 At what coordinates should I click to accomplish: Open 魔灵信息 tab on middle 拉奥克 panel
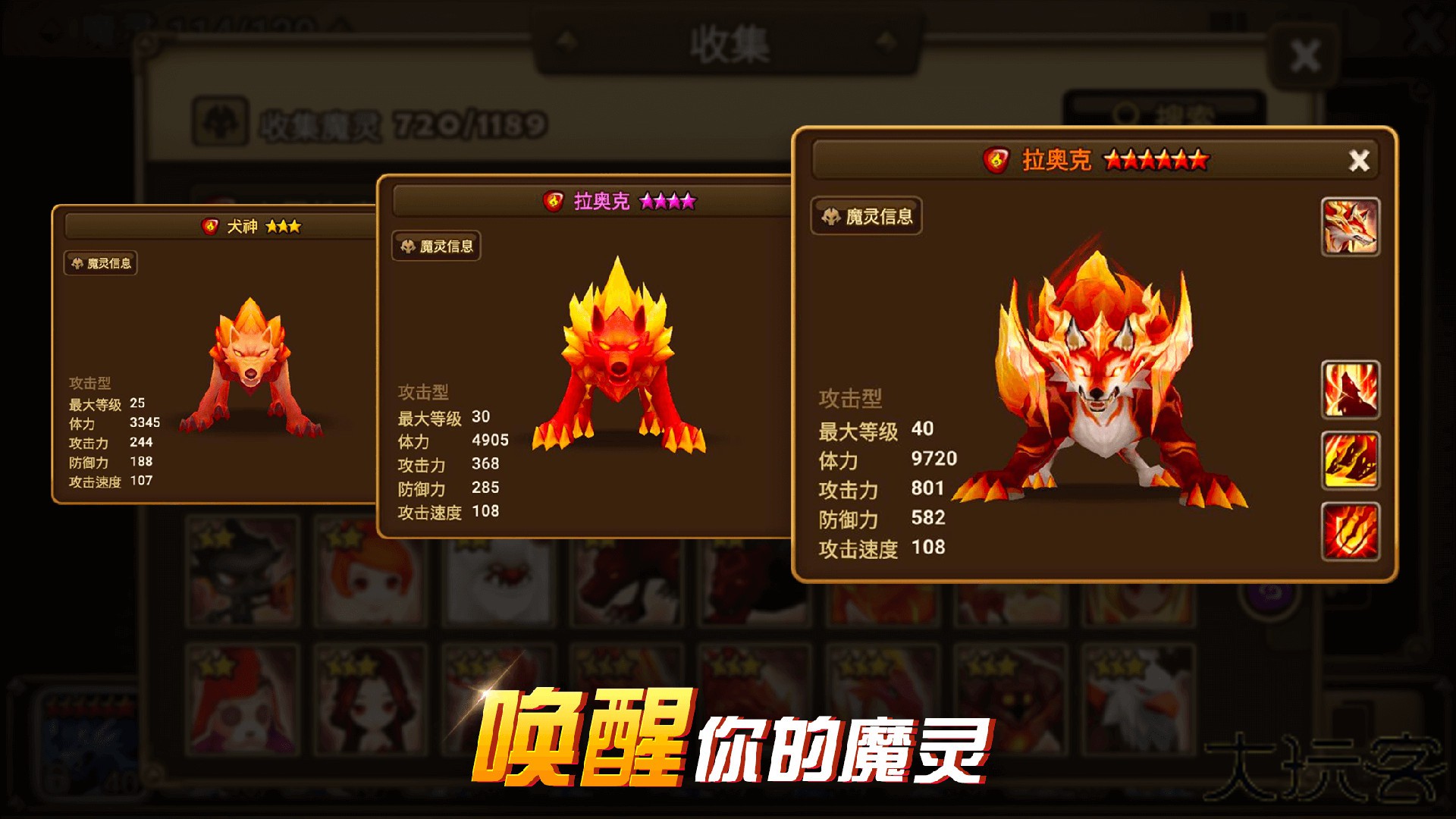point(438,247)
